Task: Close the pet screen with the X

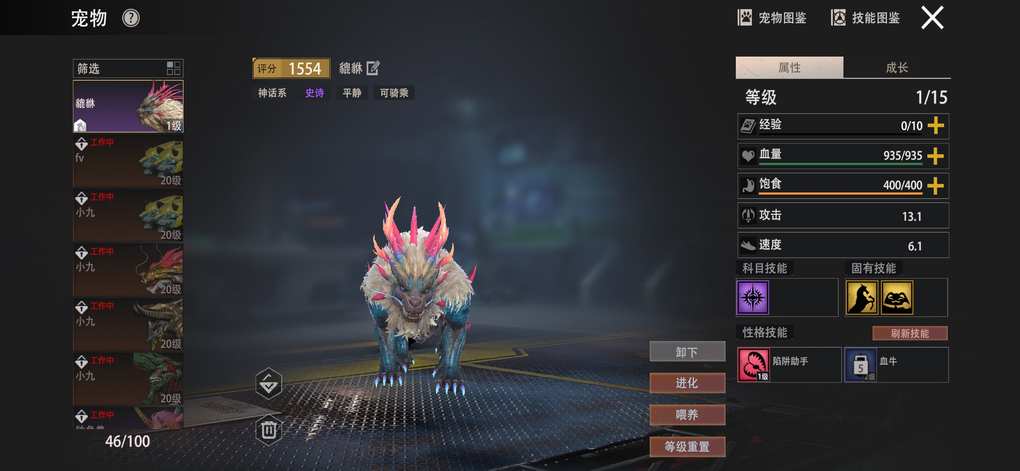Action: [932, 18]
